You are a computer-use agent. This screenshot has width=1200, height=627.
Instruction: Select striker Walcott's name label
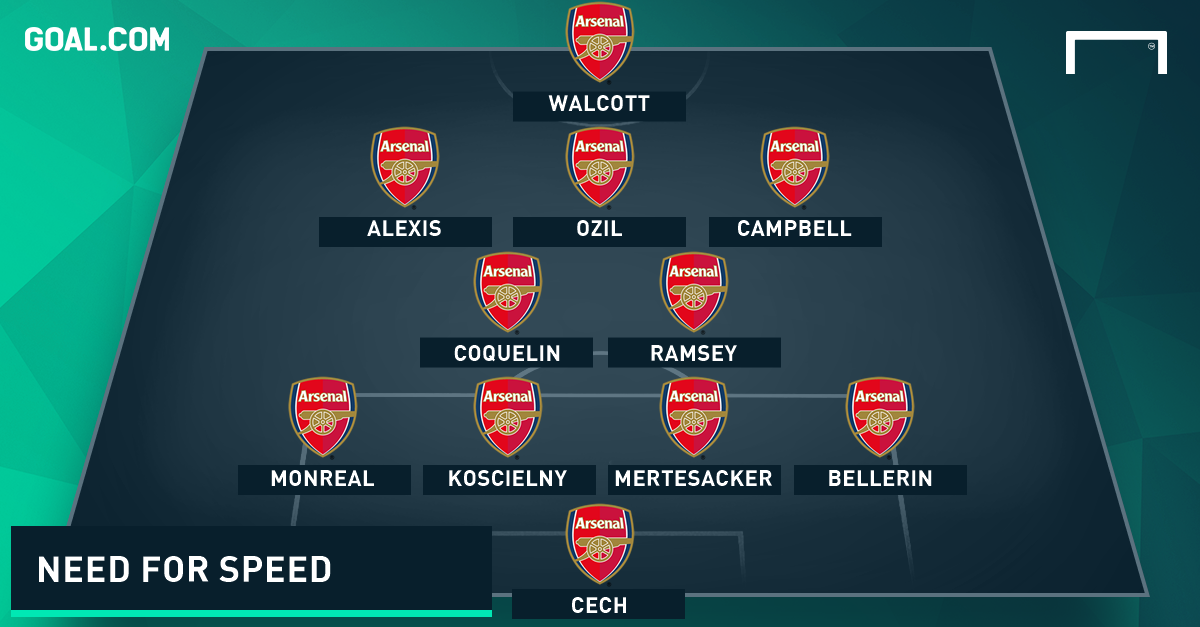pyautogui.click(x=599, y=105)
